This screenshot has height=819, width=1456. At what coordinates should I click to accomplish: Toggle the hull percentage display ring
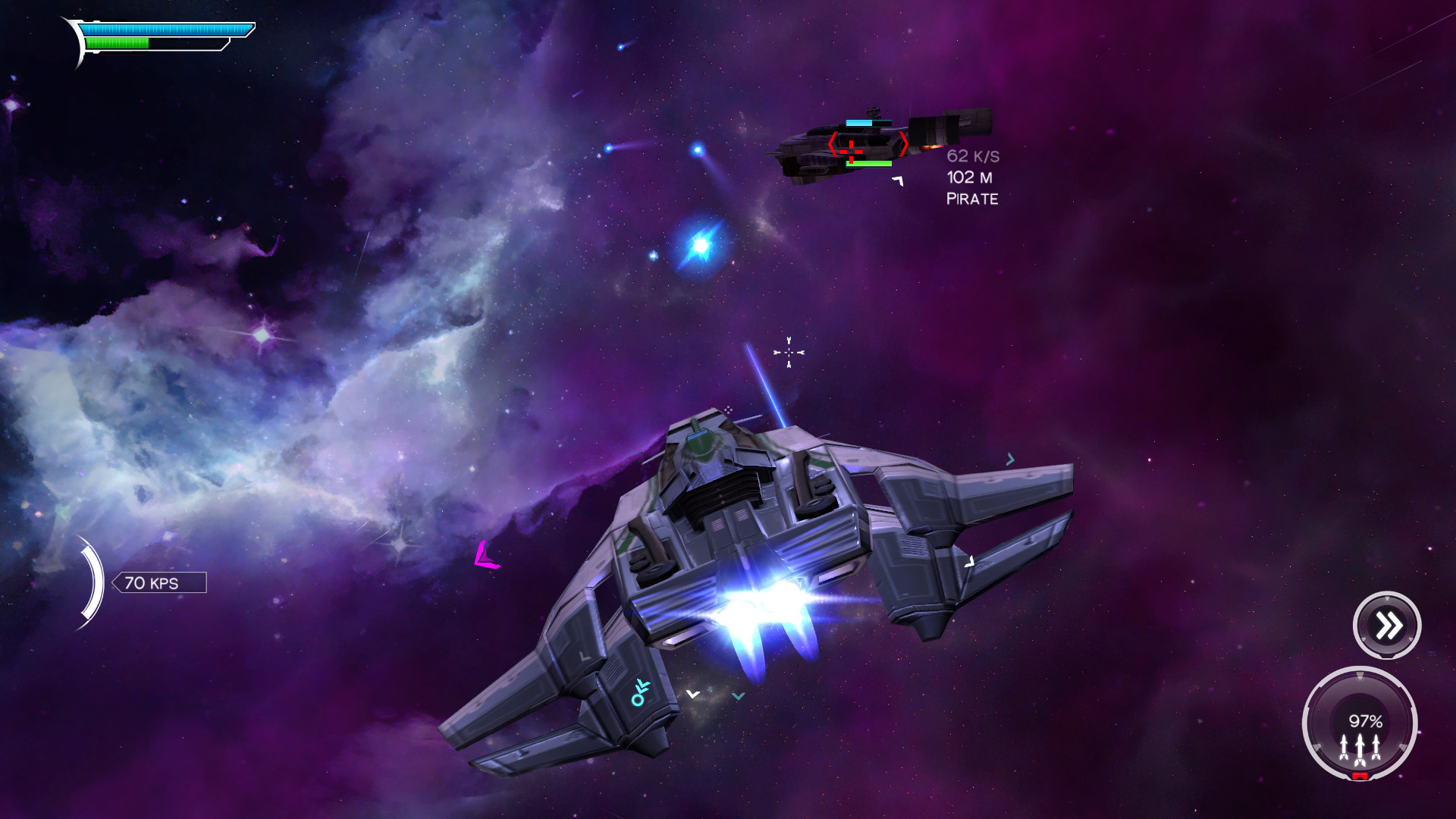point(1366,721)
